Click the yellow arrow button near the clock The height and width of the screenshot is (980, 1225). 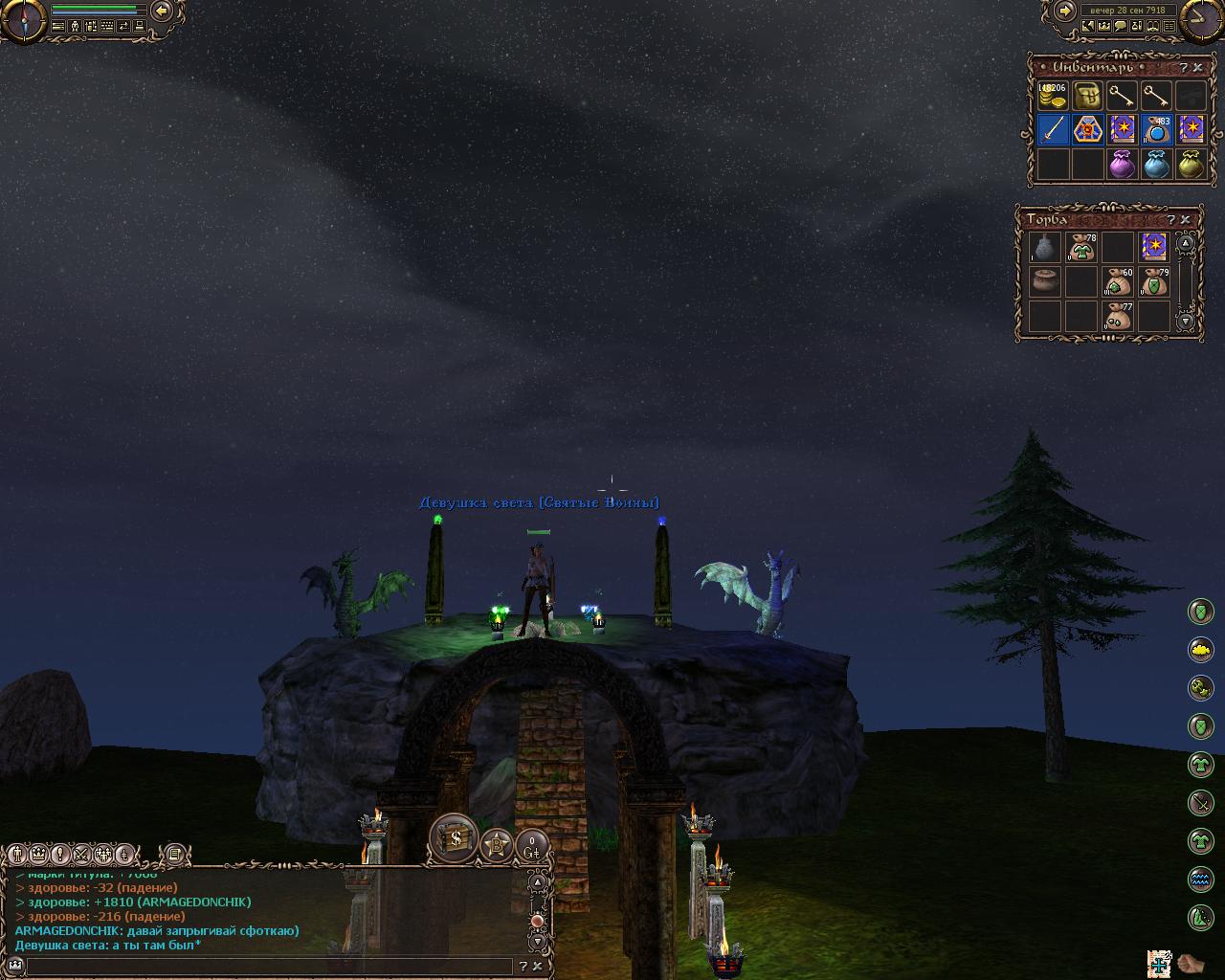point(1064,11)
